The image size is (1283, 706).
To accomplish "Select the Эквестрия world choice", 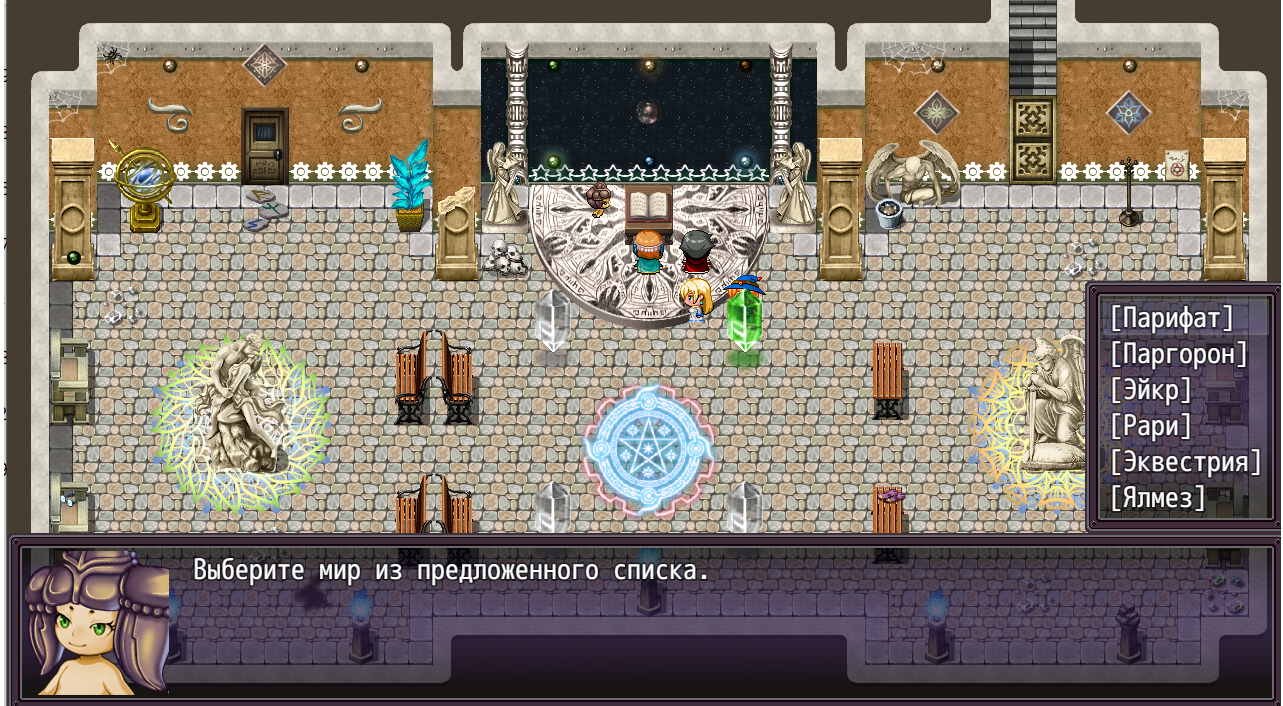I will (1185, 462).
